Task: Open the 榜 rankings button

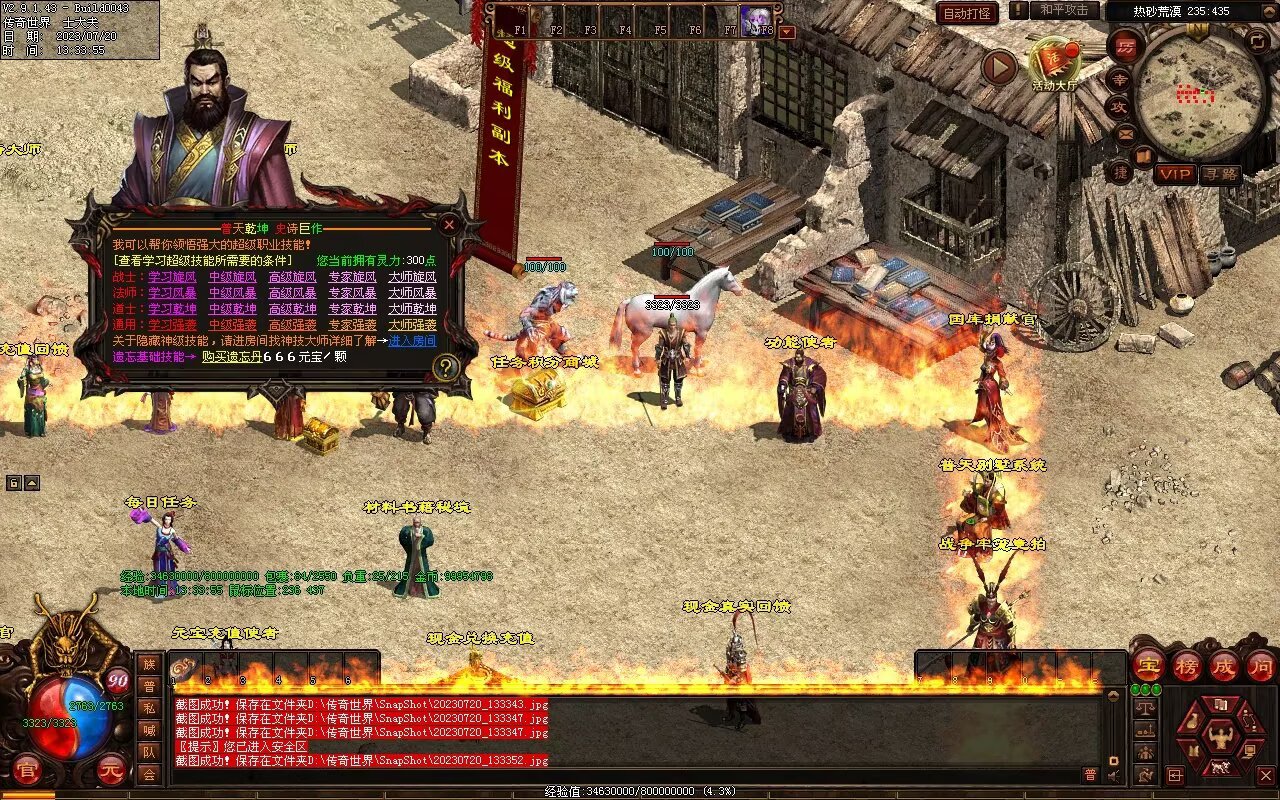Action: click(x=1187, y=666)
